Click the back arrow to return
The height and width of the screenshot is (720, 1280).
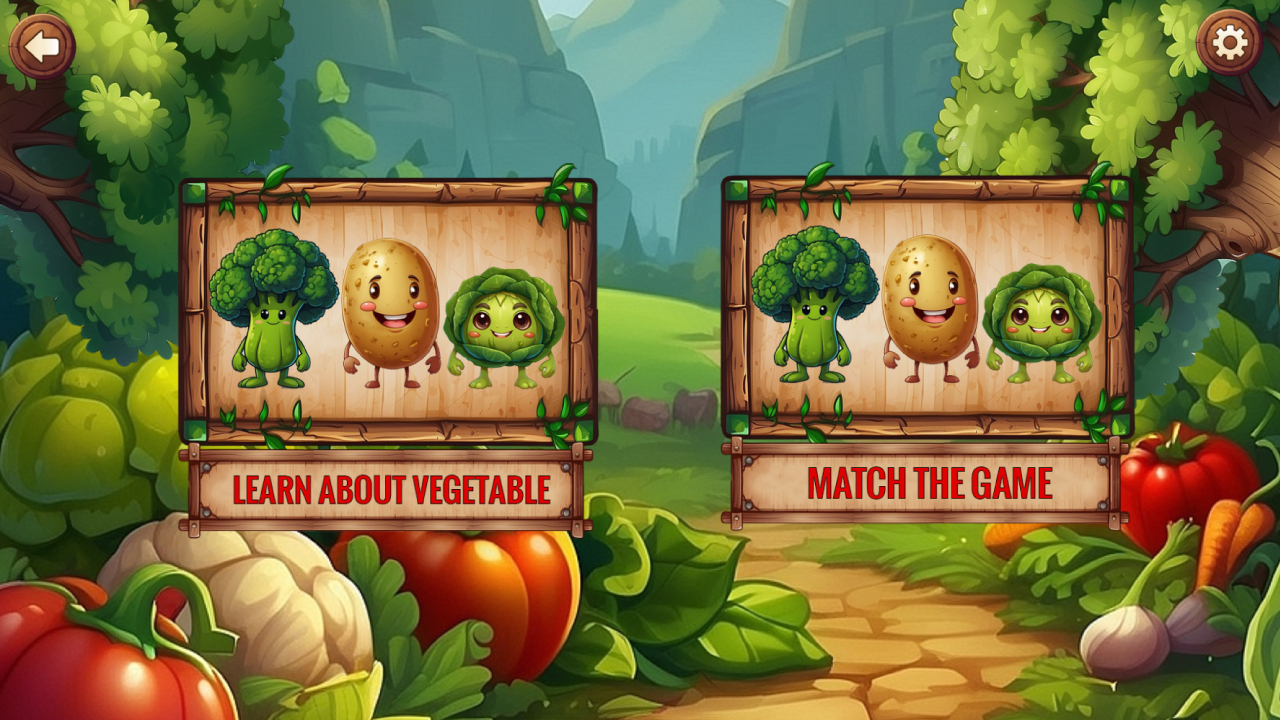click(42, 44)
